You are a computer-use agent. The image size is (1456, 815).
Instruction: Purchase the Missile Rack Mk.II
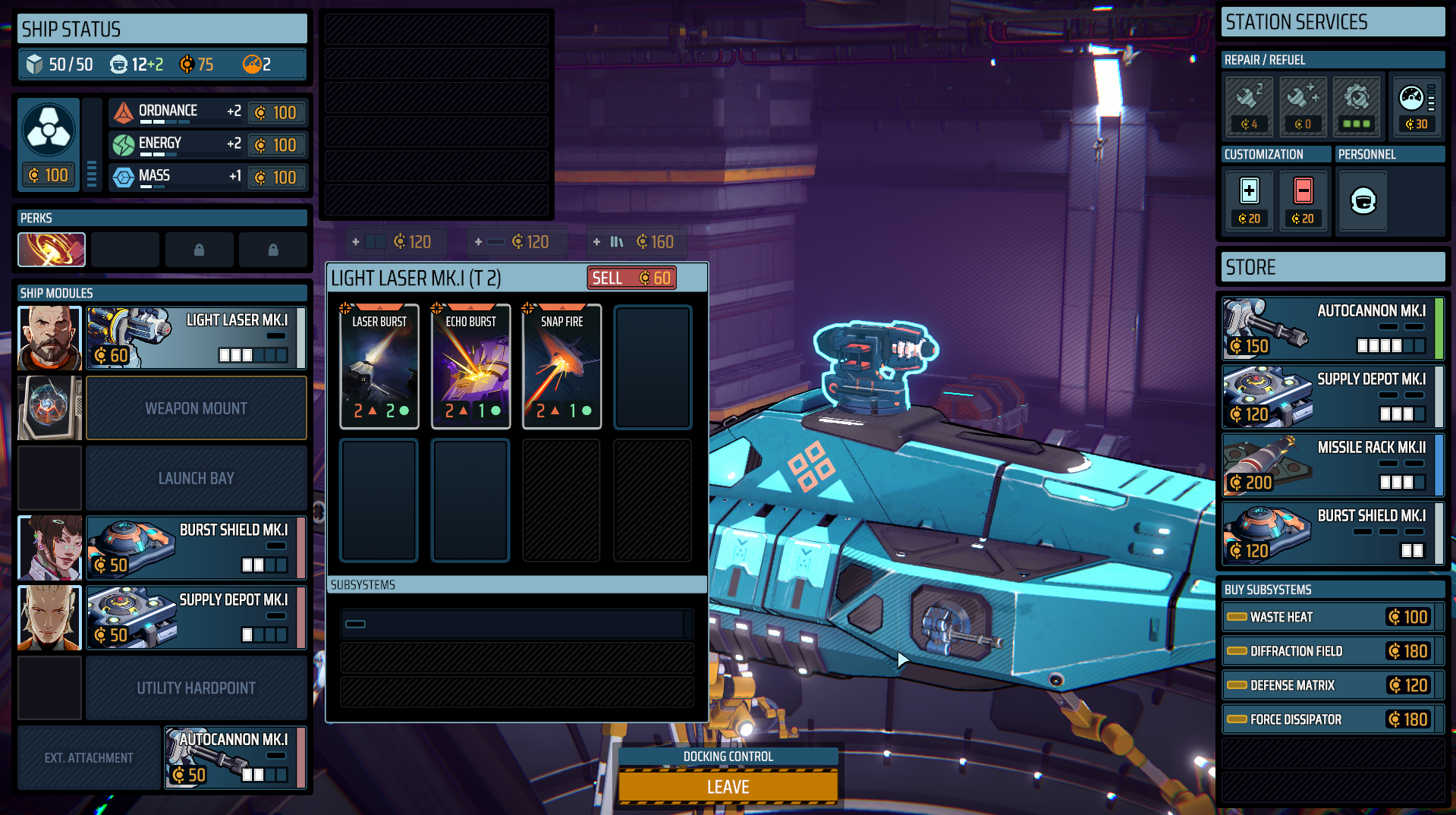(1332, 464)
